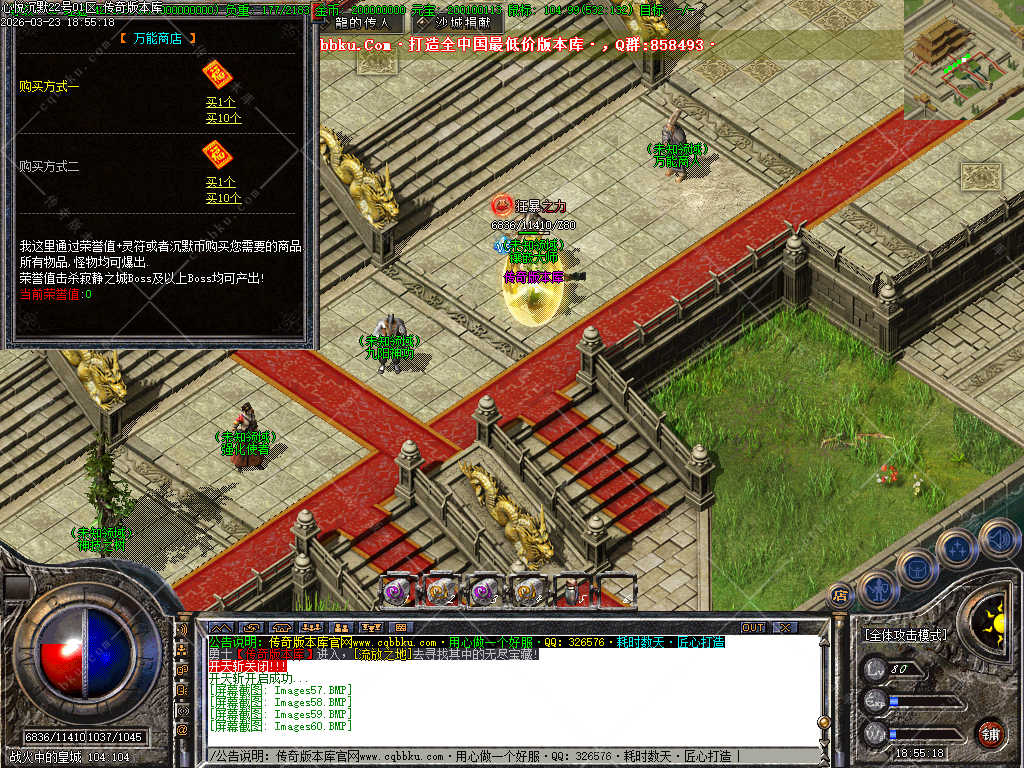Screen dimensions: 1024x768
Task: Click the OUT button above the chat
Action: point(753,627)
